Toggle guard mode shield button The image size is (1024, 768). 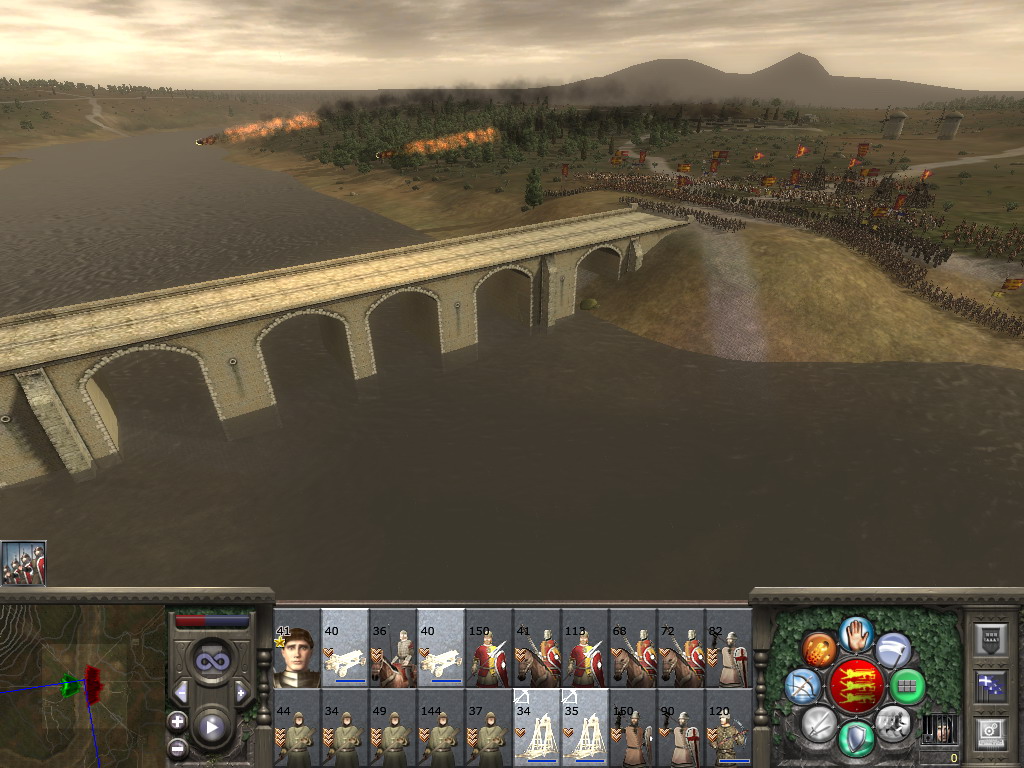click(856, 738)
